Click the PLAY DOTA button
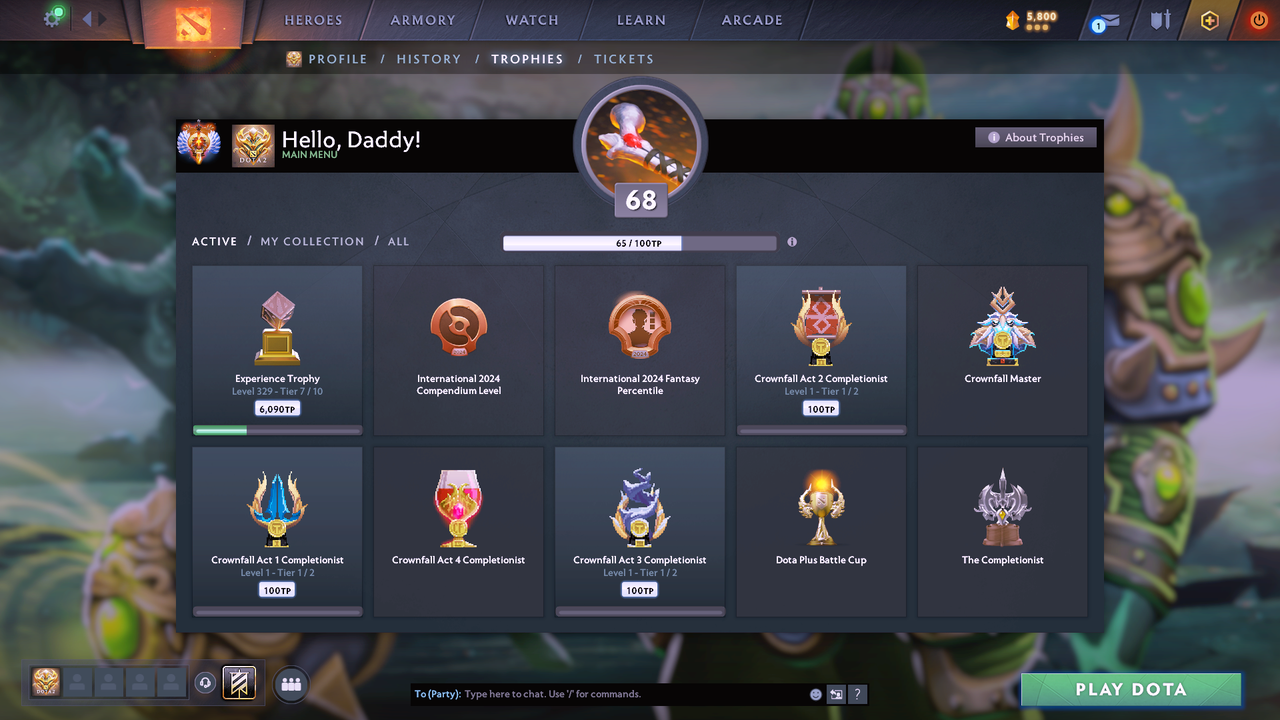This screenshot has height=720, width=1280. (1130, 689)
